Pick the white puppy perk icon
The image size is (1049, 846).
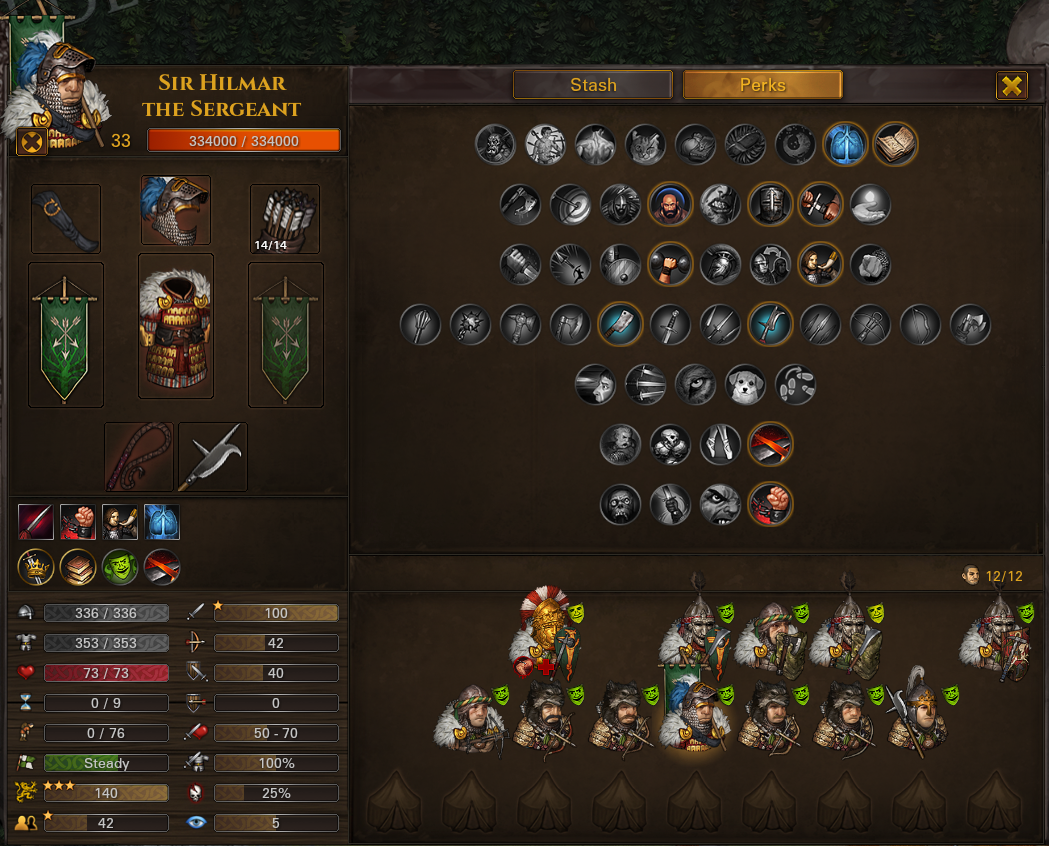tap(745, 384)
